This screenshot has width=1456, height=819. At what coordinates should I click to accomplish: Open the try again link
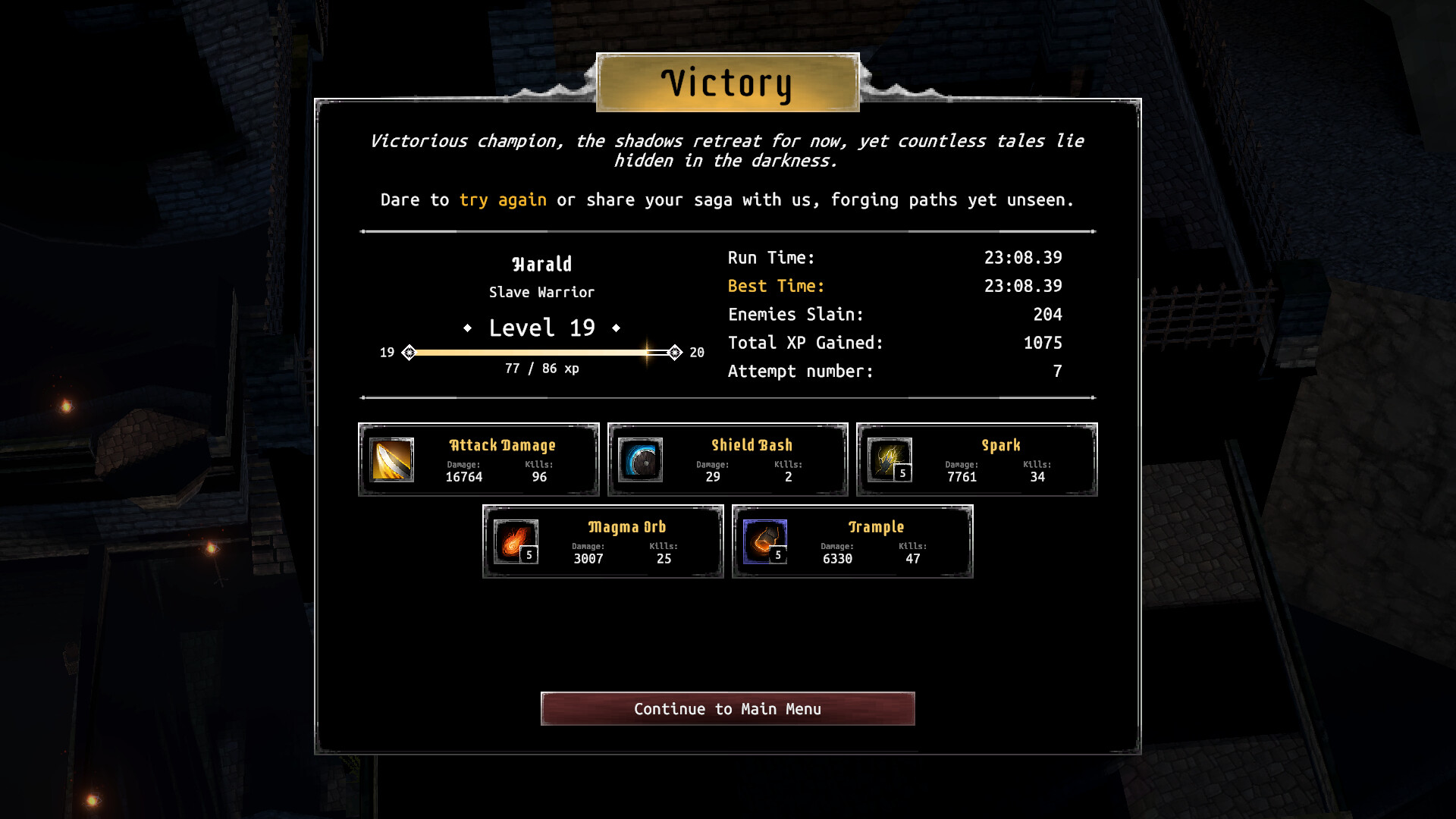click(503, 199)
